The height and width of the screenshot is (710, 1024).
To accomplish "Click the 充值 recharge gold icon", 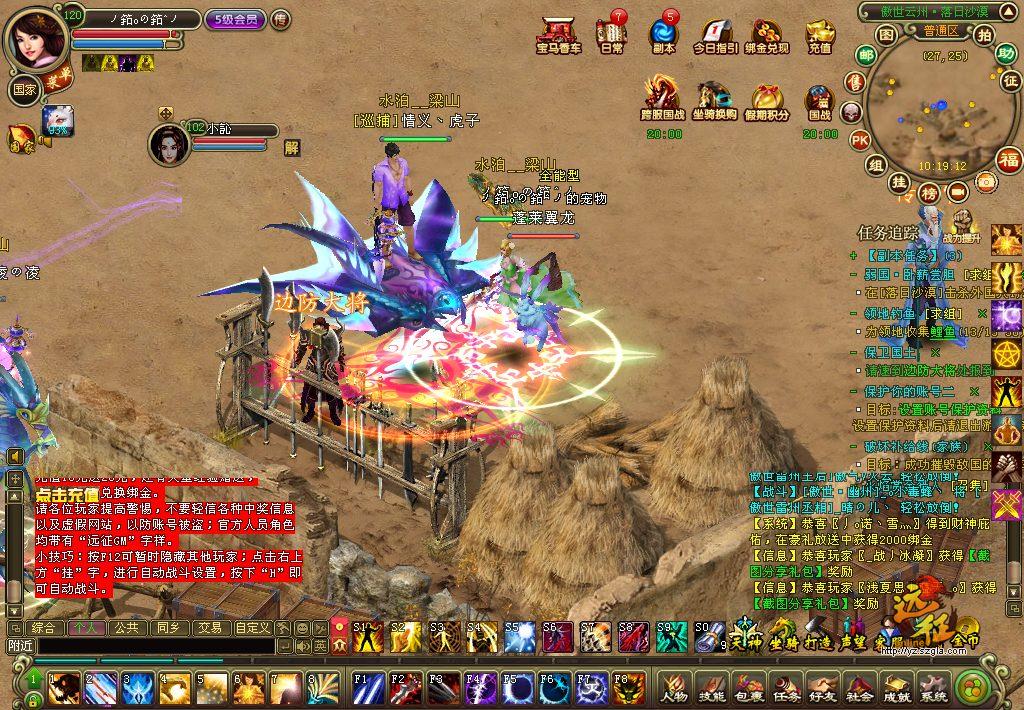I will [x=819, y=33].
